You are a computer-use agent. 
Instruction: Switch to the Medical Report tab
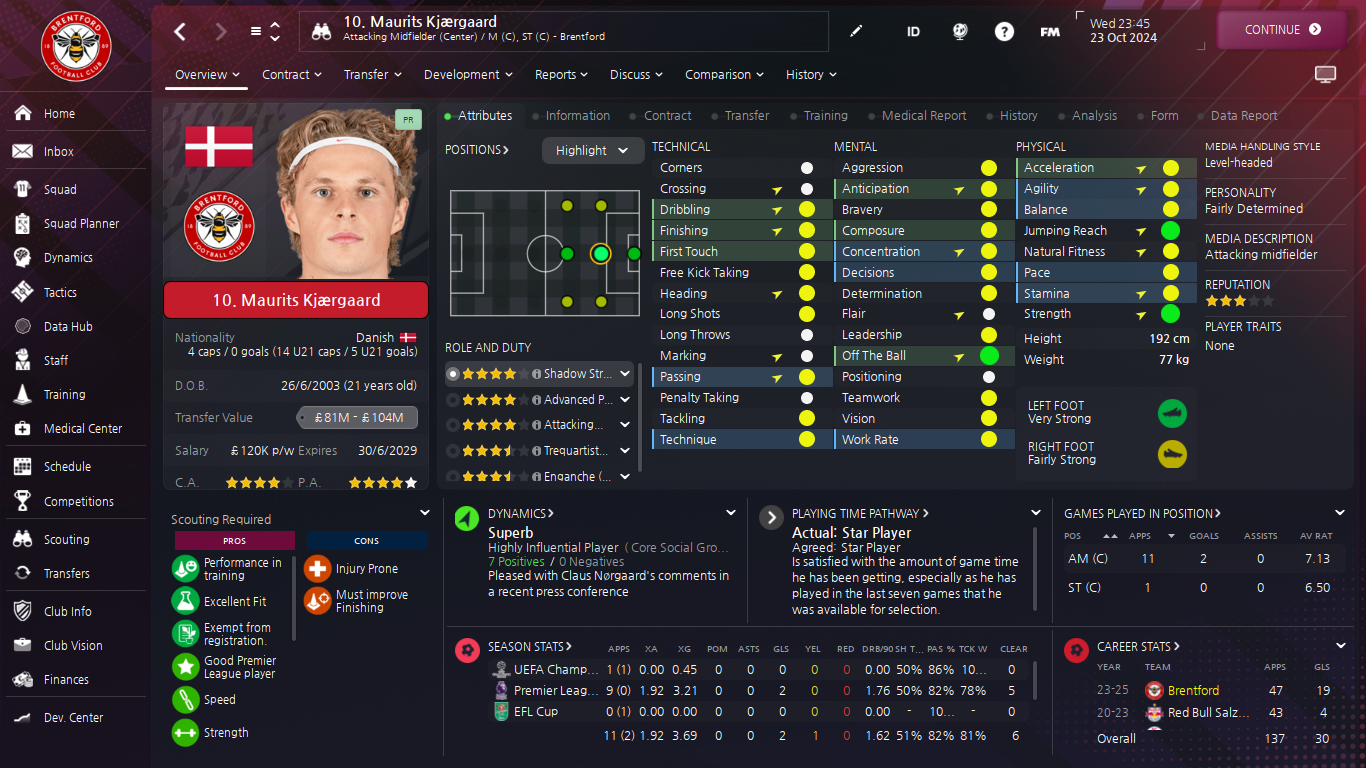click(923, 116)
